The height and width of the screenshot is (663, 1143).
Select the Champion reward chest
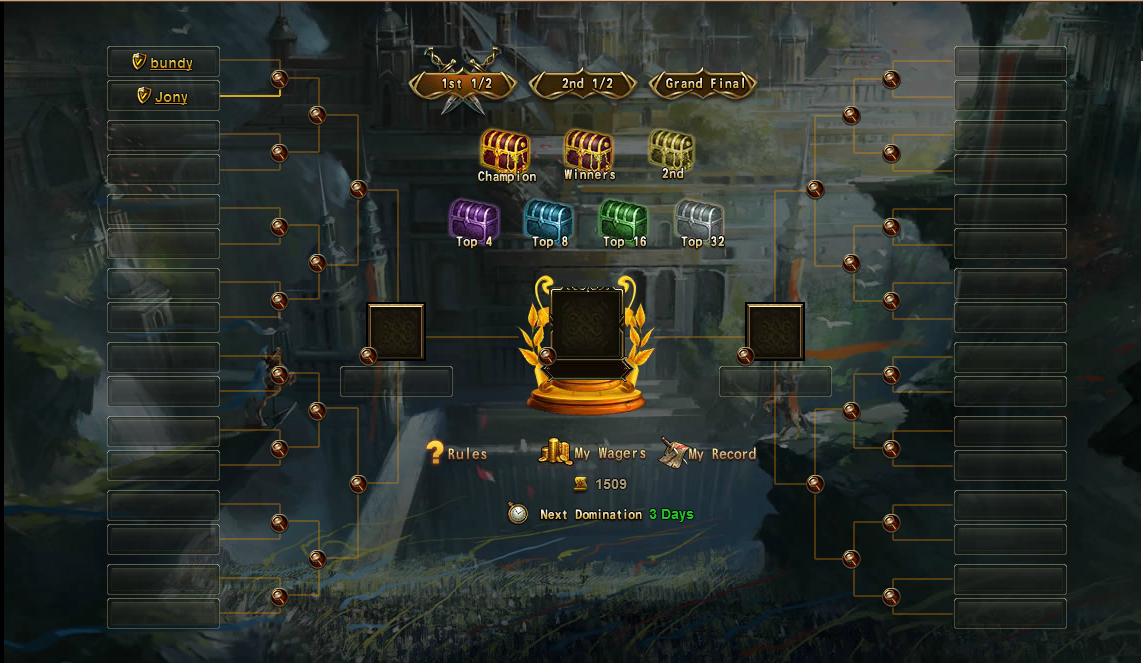coord(506,152)
